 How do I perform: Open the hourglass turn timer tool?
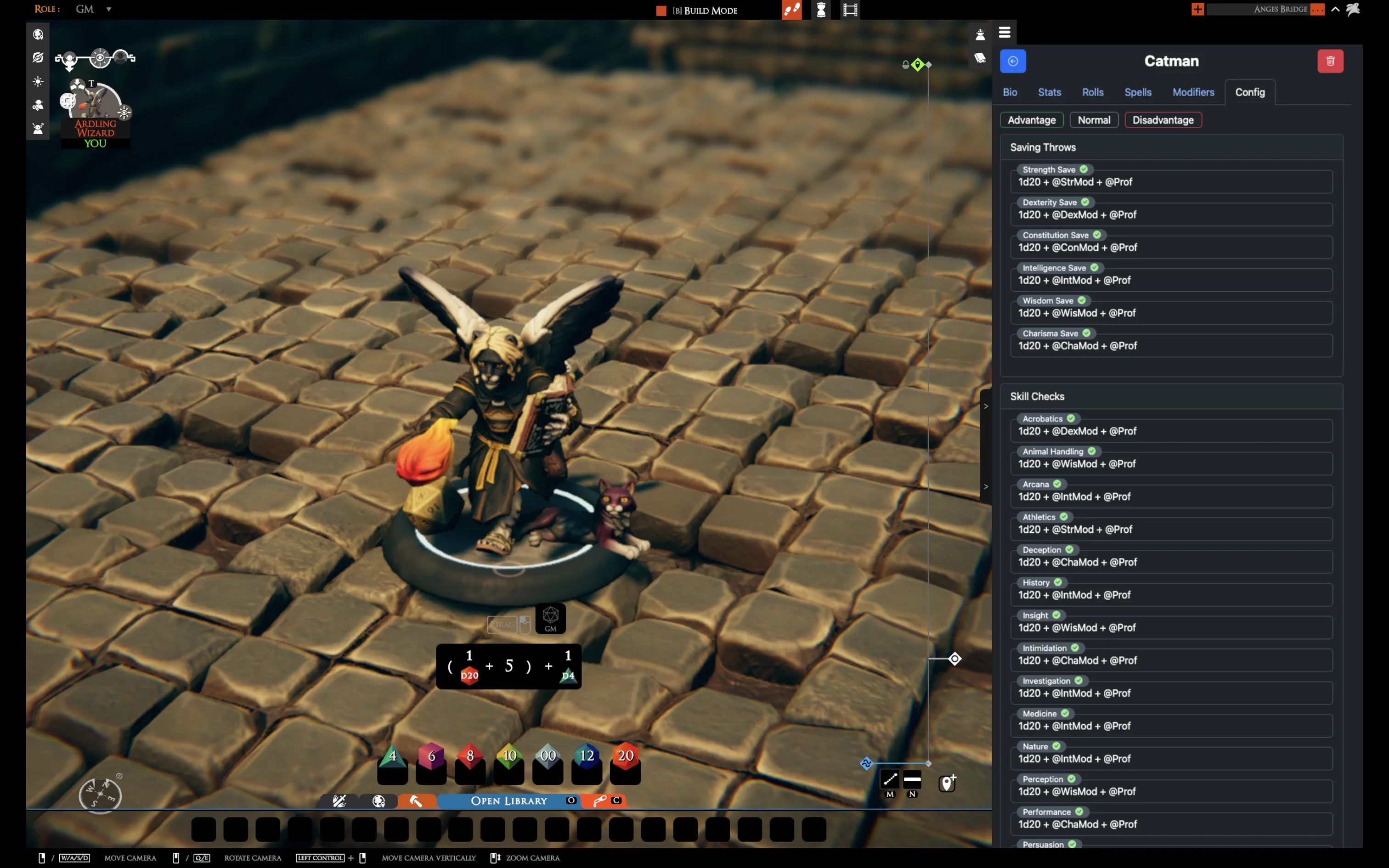[x=821, y=10]
